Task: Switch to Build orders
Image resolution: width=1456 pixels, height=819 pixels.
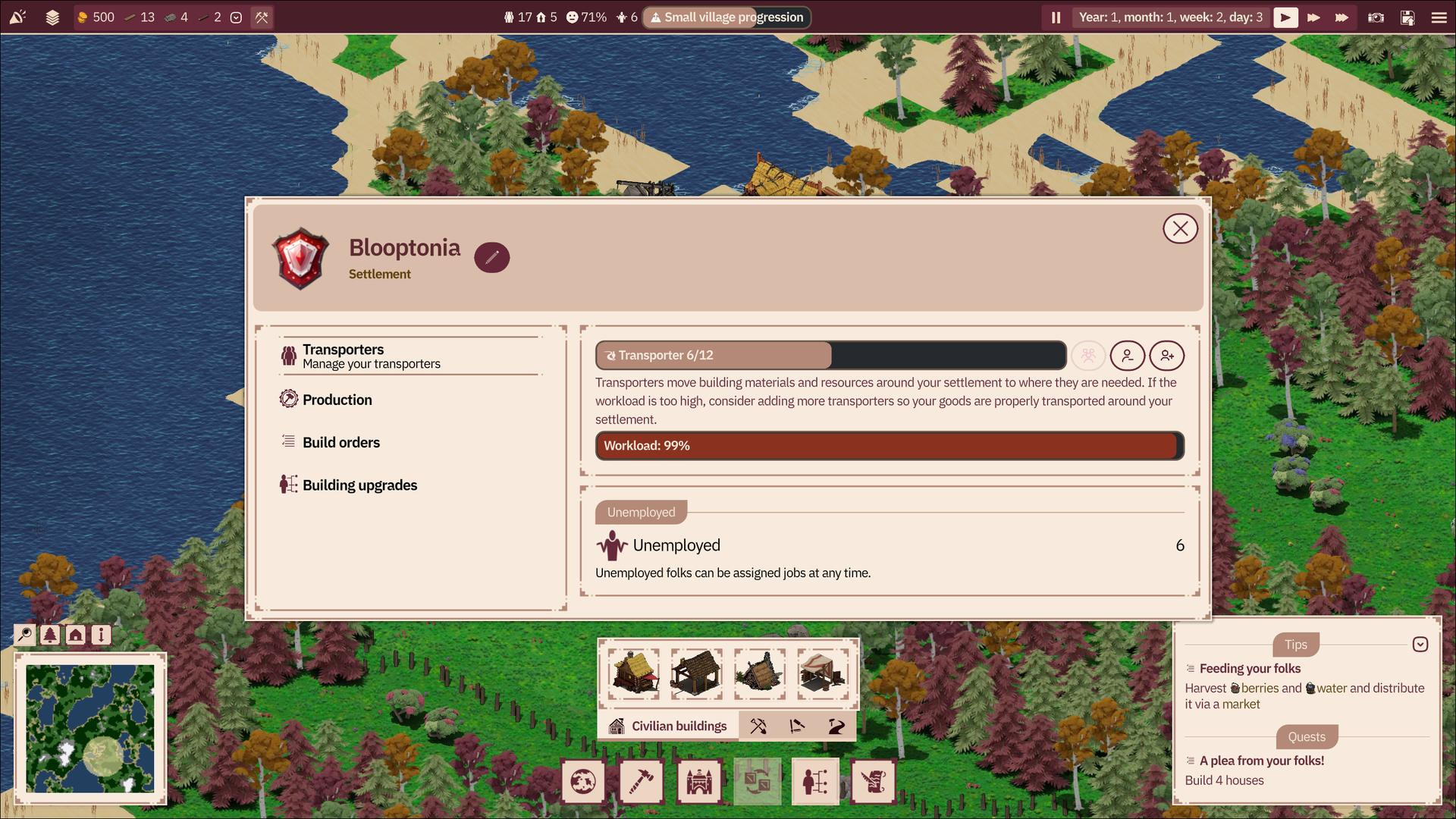Action: tap(340, 442)
